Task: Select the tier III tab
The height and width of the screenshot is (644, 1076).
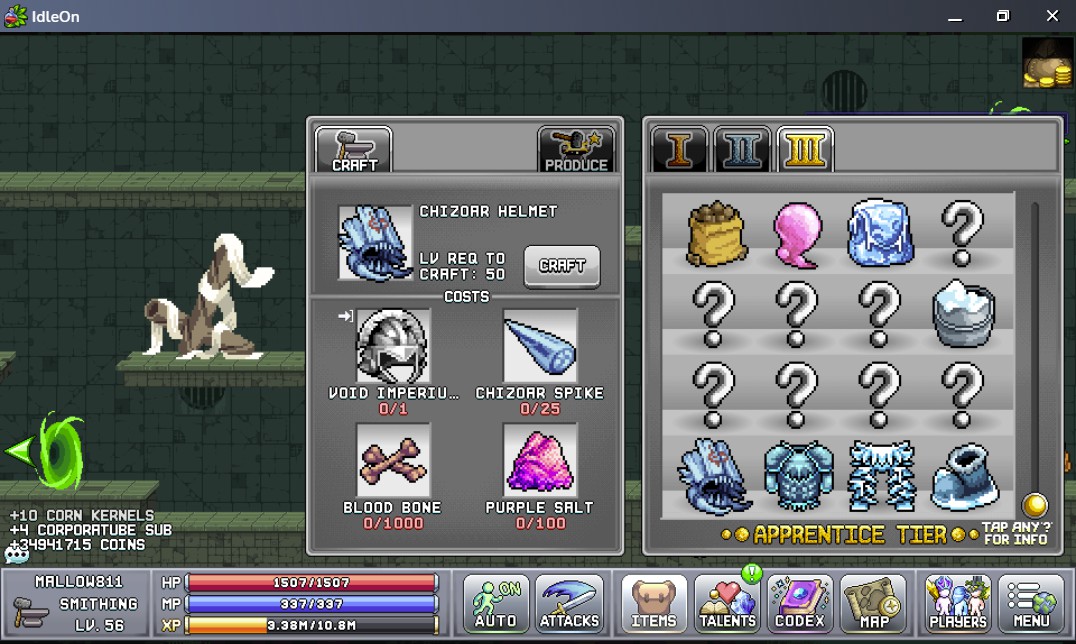Action: click(805, 150)
